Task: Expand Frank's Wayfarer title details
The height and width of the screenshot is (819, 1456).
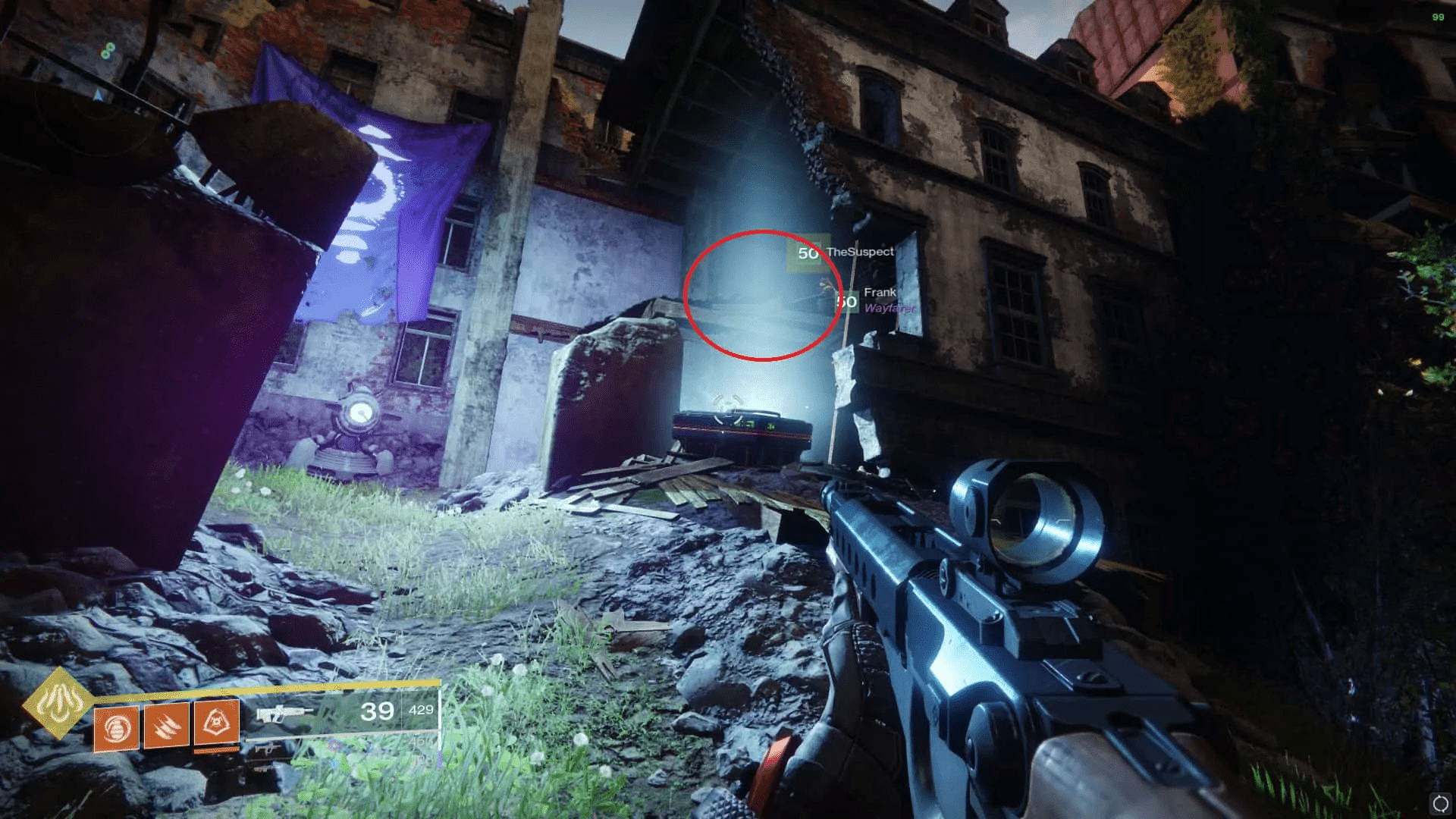Action: (890, 309)
